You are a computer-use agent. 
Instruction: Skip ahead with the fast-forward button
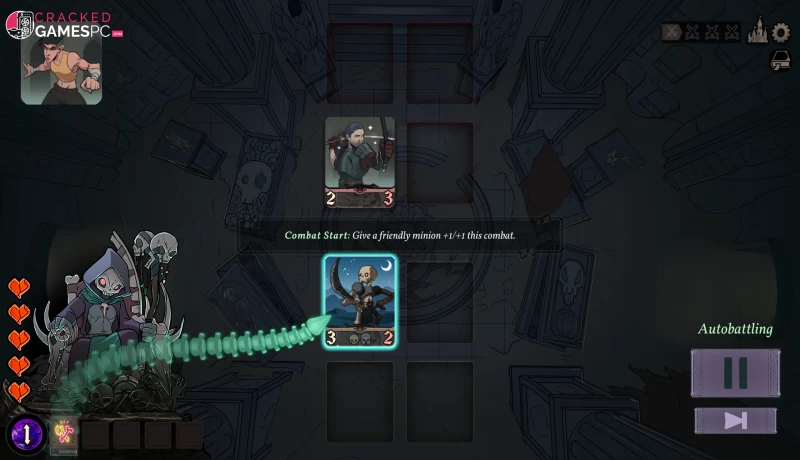pos(735,421)
